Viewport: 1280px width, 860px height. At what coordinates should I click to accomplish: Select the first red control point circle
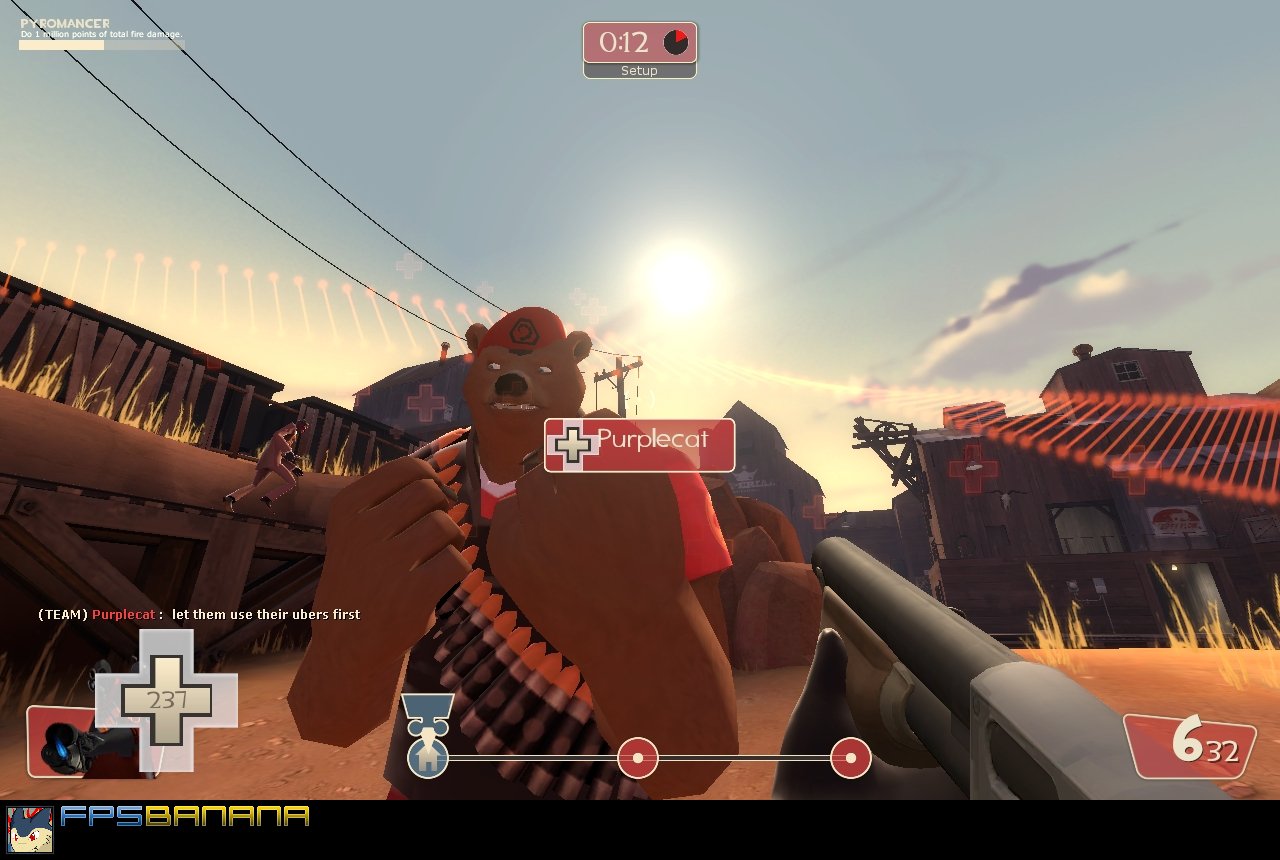pos(637,759)
